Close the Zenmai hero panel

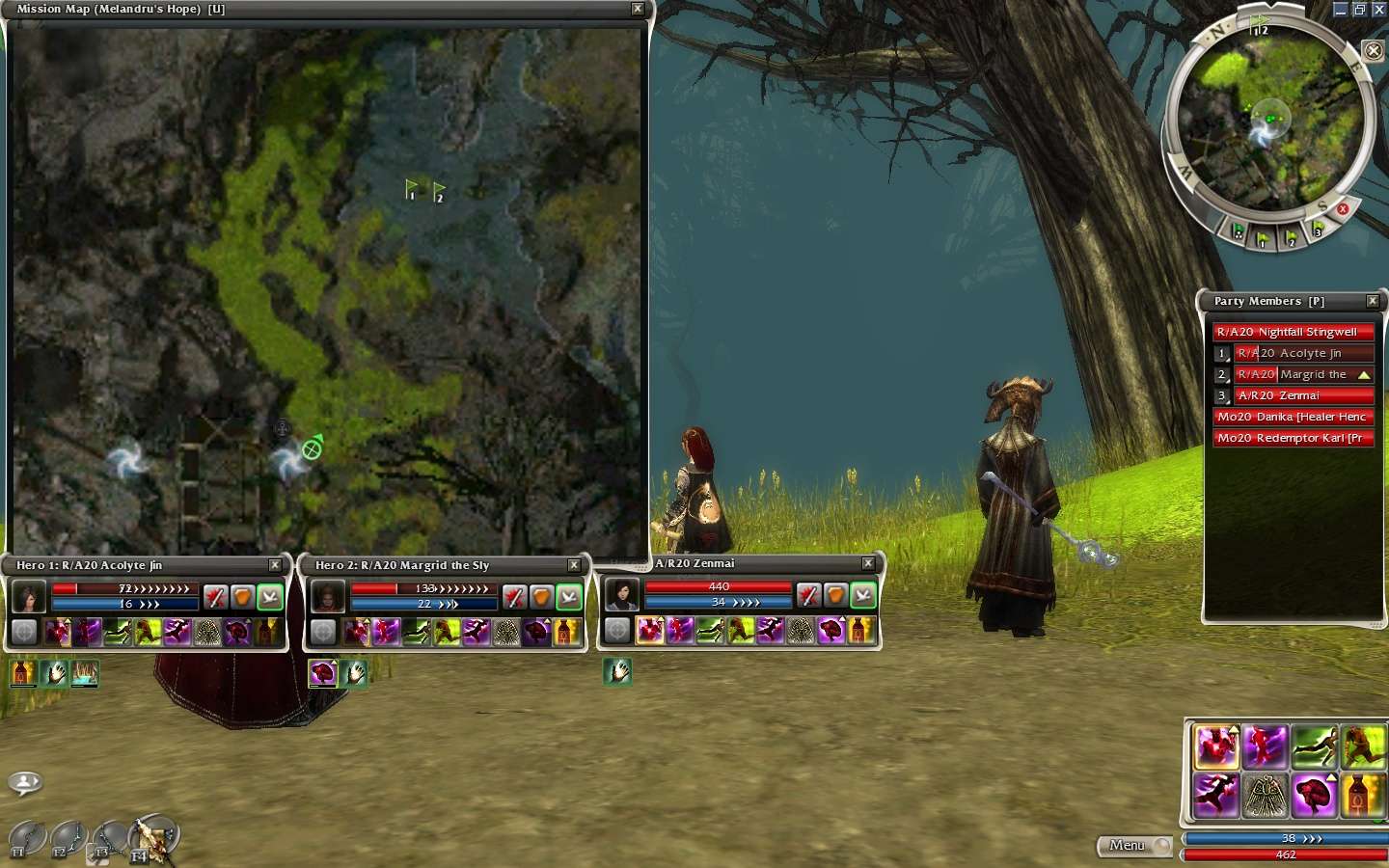point(868,563)
